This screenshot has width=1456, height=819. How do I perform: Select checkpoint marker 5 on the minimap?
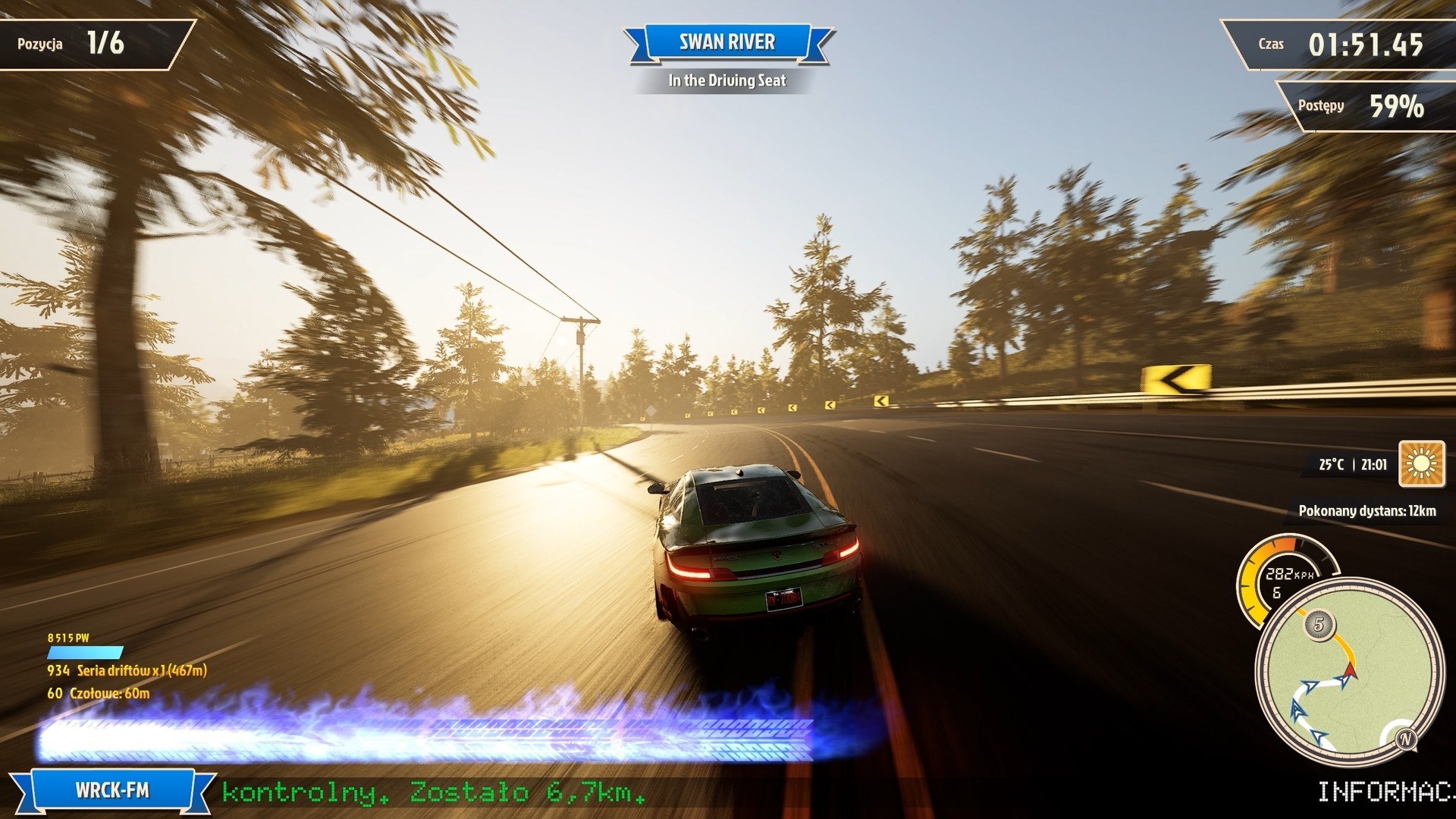click(1319, 625)
